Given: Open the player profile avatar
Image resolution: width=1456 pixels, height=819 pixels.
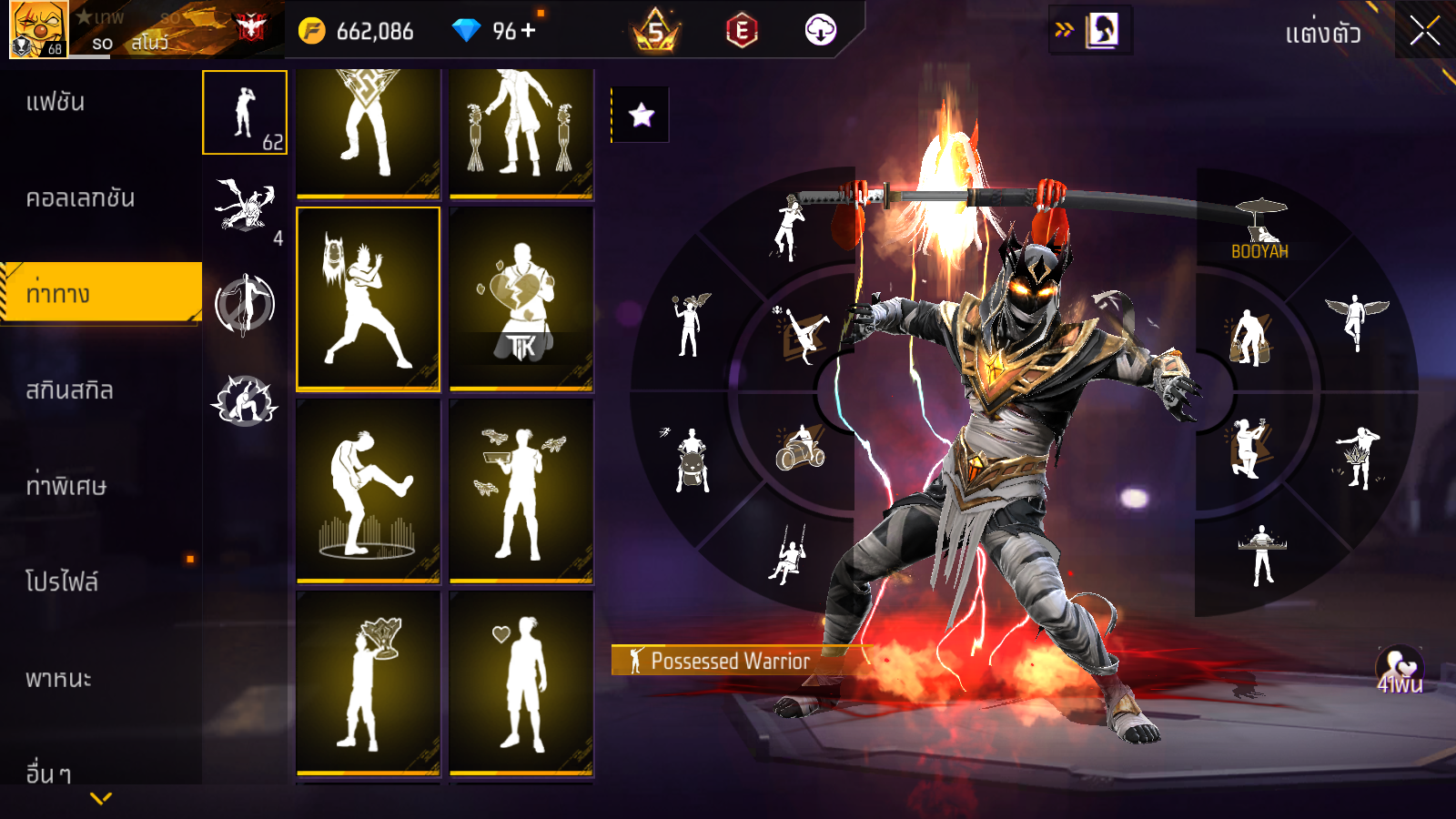Looking at the screenshot, I should pyautogui.click(x=38, y=29).
